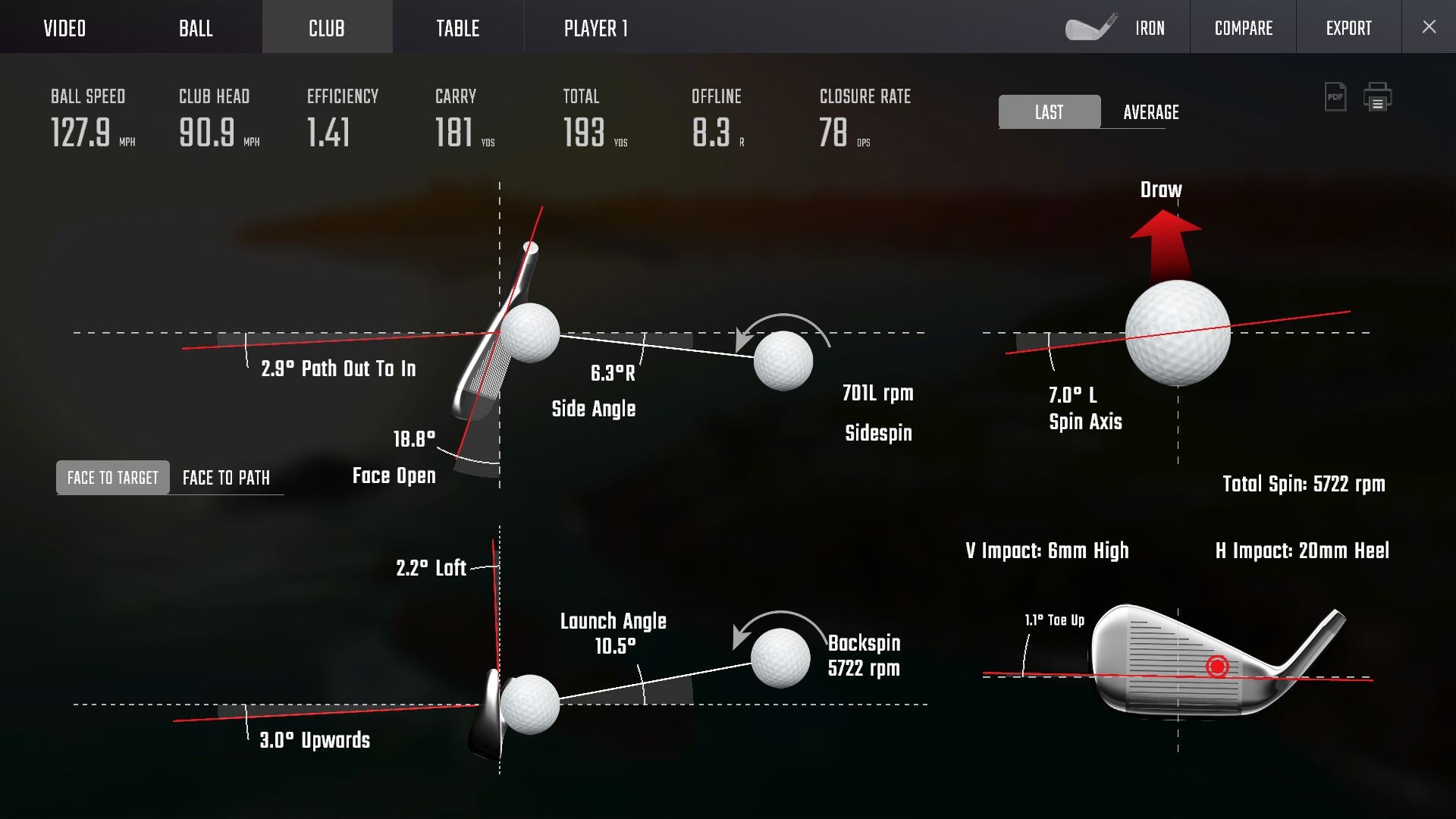Switch to Face To Path mode
Viewport: 1456px width, 819px height.
pyautogui.click(x=226, y=478)
